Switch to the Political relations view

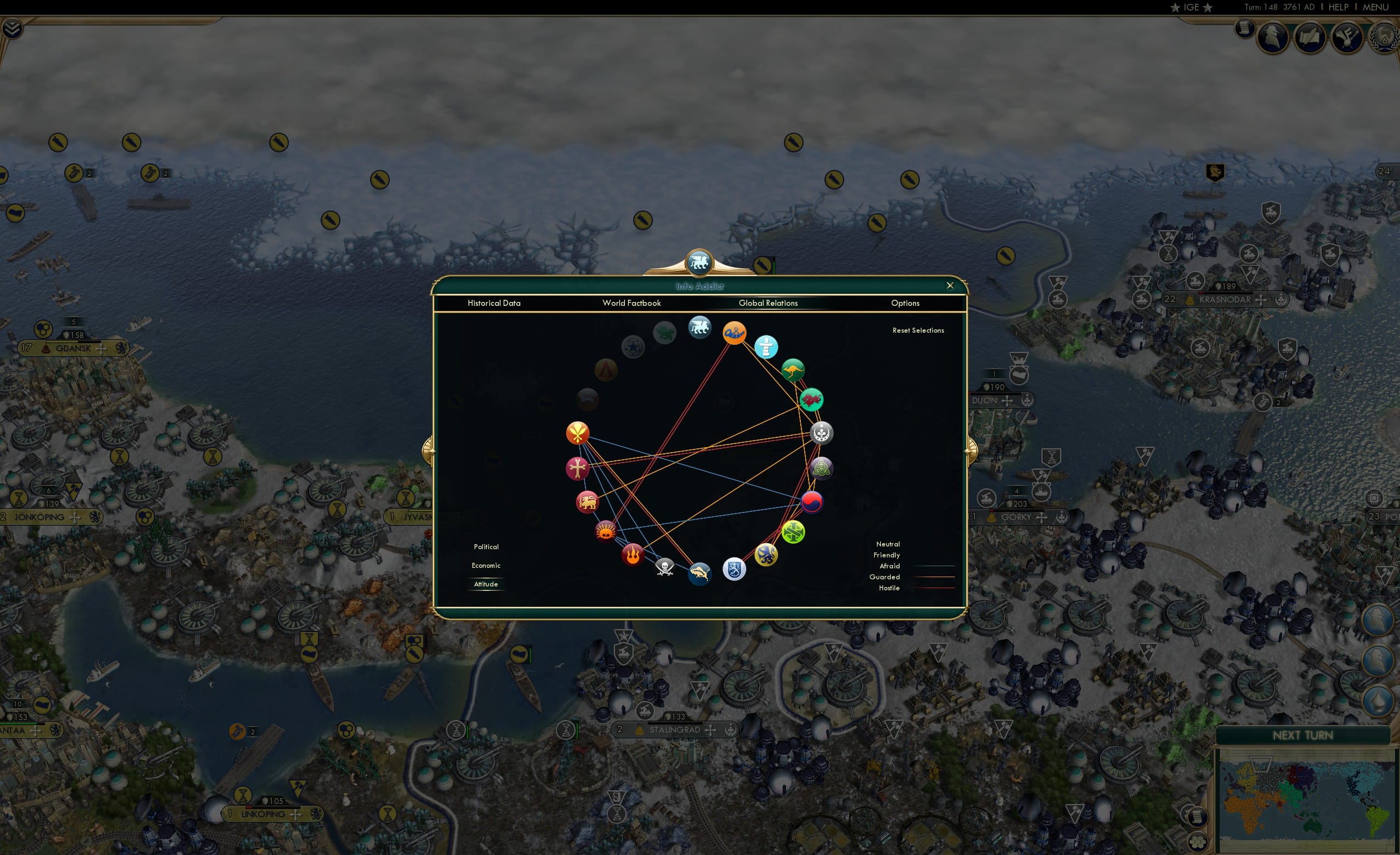click(486, 546)
